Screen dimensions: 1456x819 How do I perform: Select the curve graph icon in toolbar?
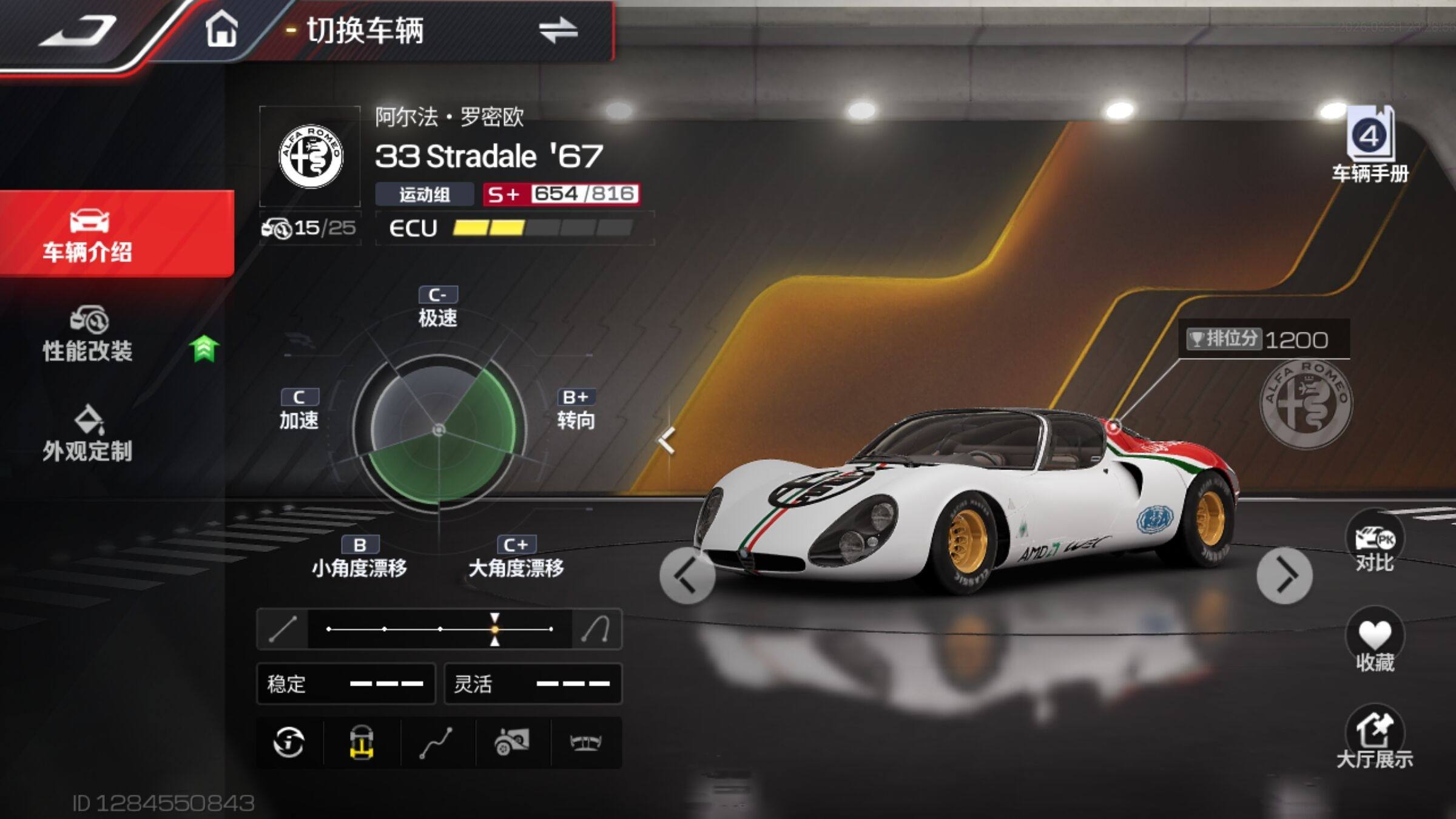(x=436, y=743)
